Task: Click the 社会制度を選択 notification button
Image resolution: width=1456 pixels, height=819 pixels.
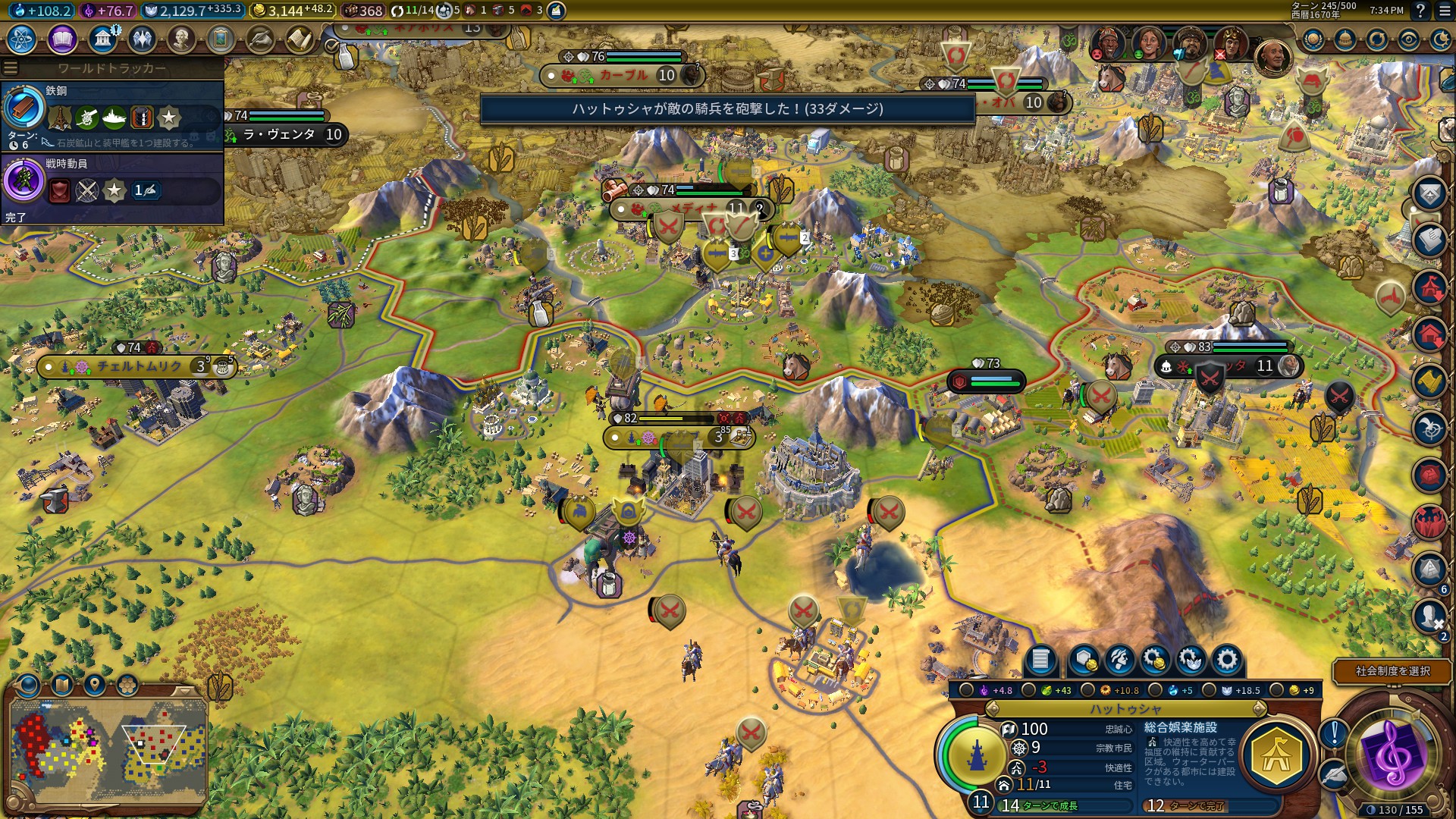Action: pyautogui.click(x=1392, y=671)
